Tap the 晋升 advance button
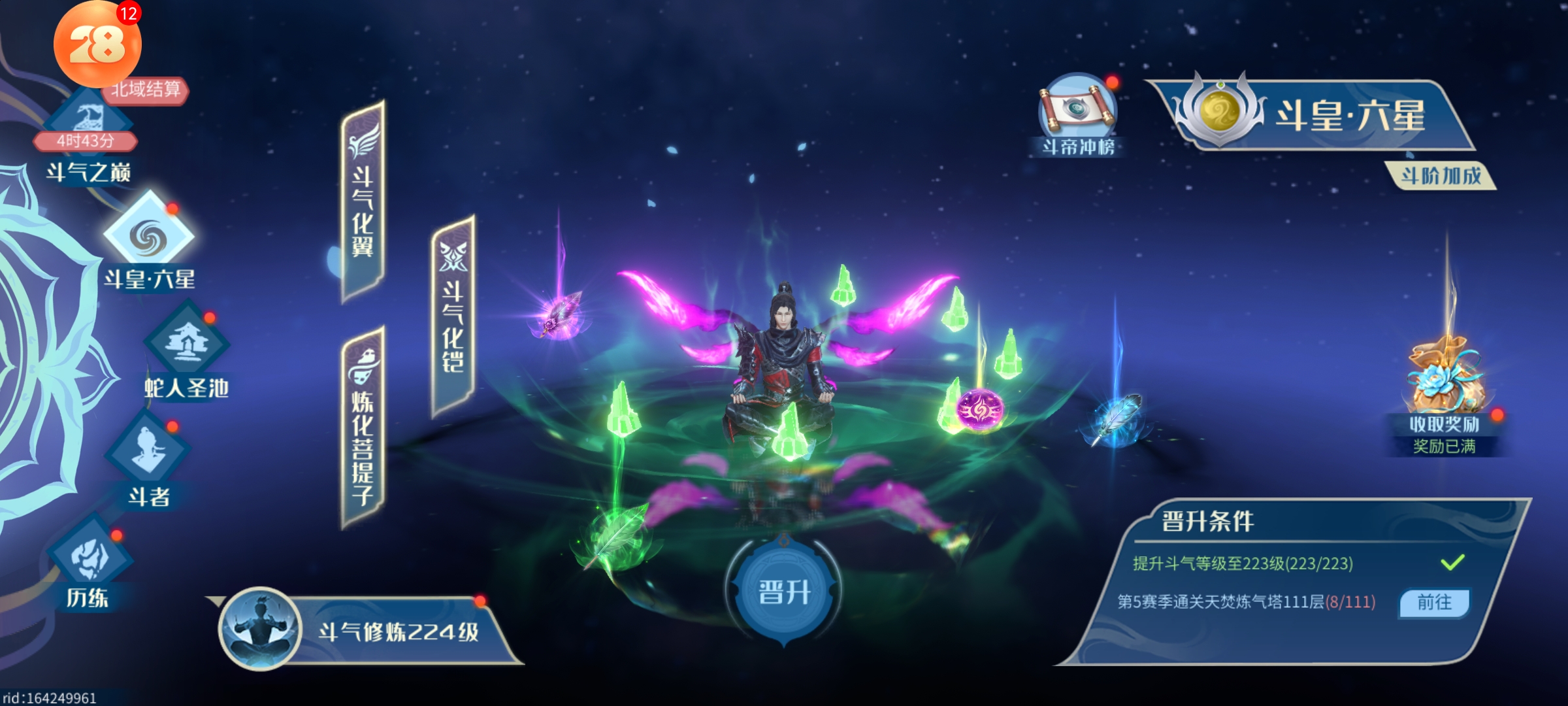 783,592
